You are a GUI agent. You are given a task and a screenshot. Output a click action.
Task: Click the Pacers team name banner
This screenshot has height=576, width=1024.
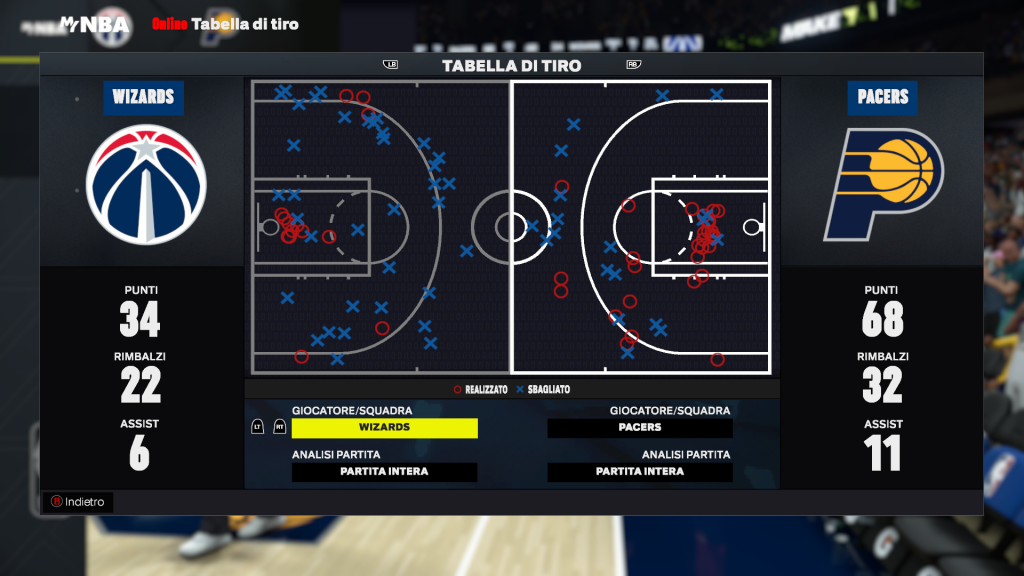[883, 97]
